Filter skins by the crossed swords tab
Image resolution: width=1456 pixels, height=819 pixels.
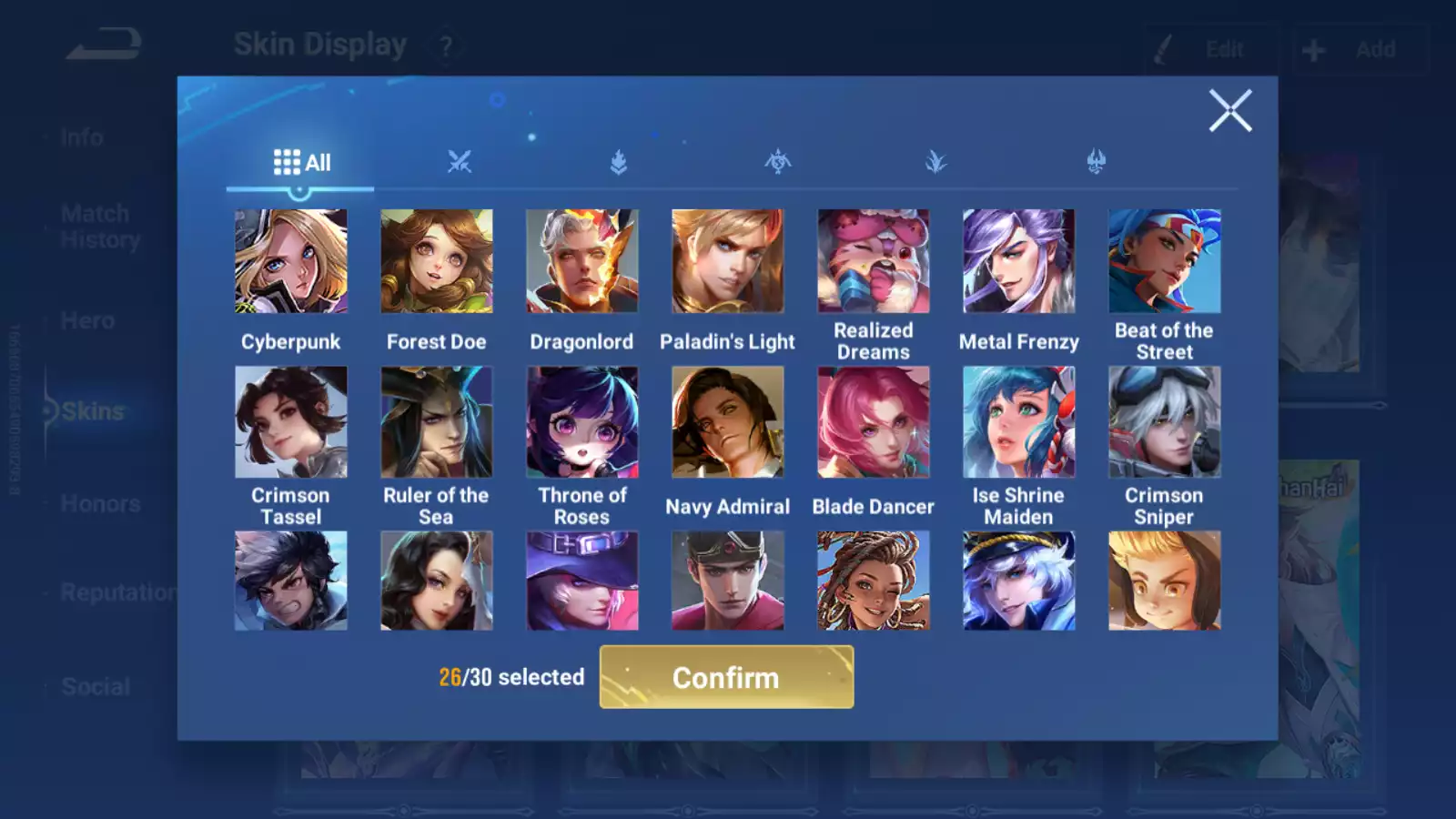pos(460,163)
